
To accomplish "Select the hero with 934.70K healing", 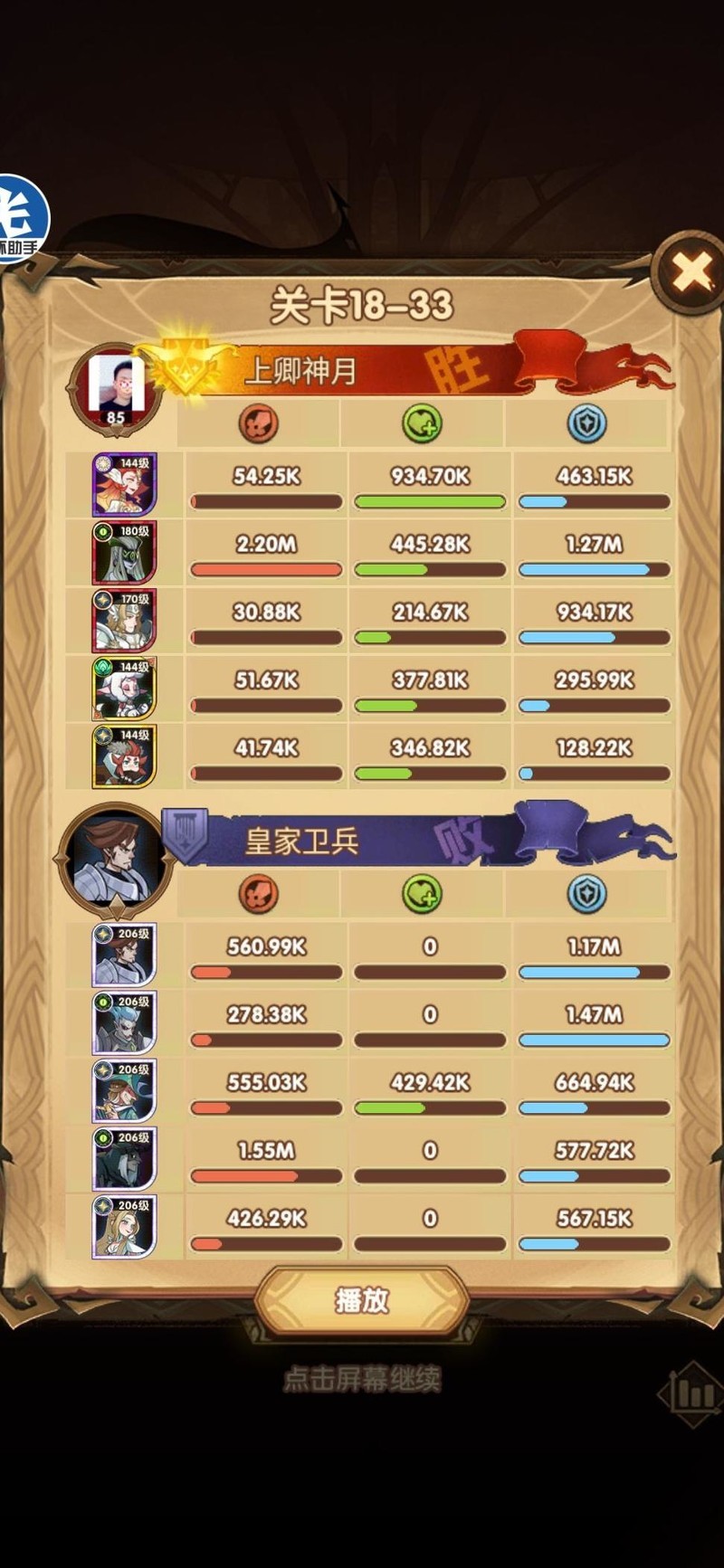I will point(124,484).
